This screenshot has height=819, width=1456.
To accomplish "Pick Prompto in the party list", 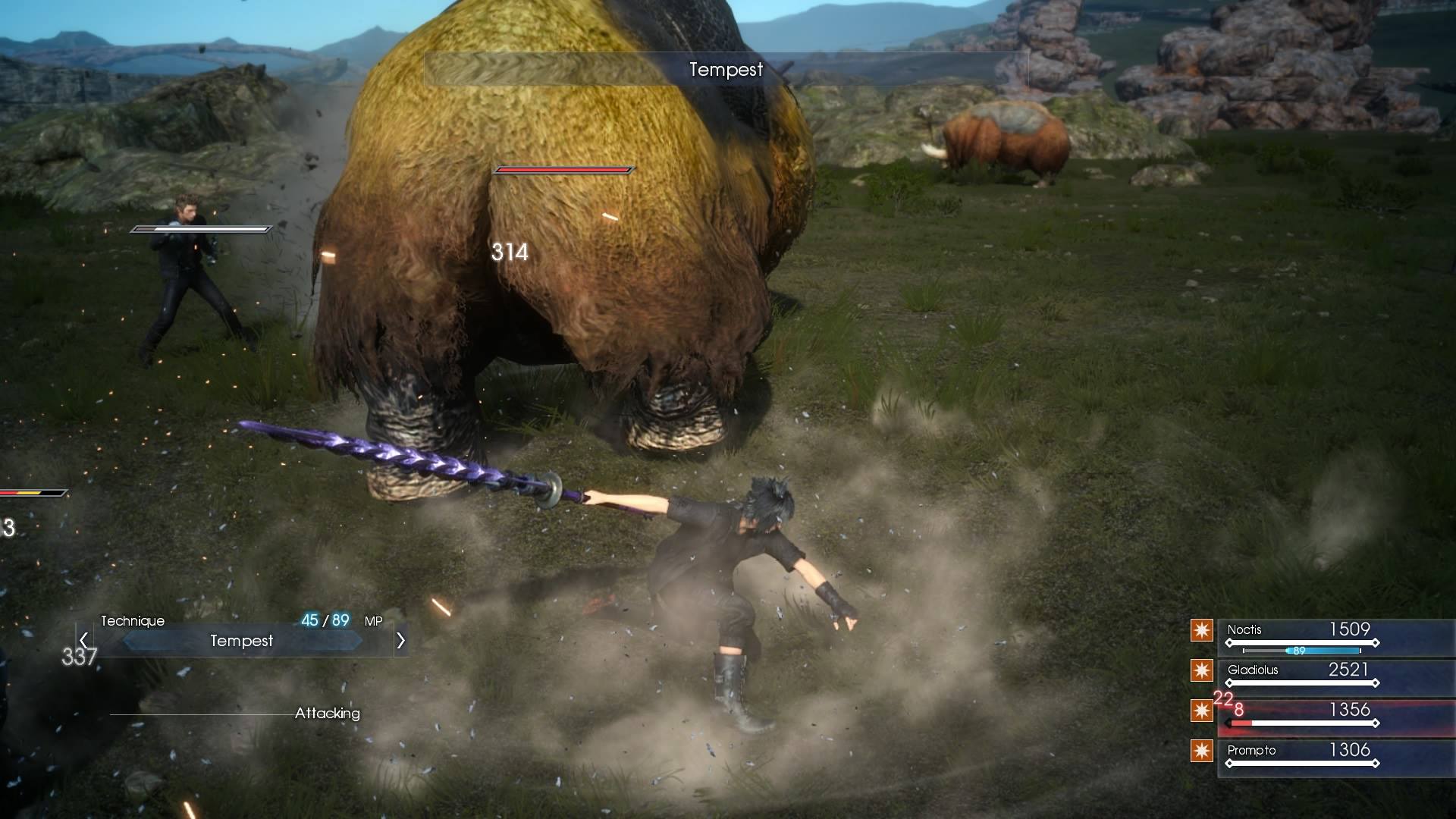I will [1251, 751].
